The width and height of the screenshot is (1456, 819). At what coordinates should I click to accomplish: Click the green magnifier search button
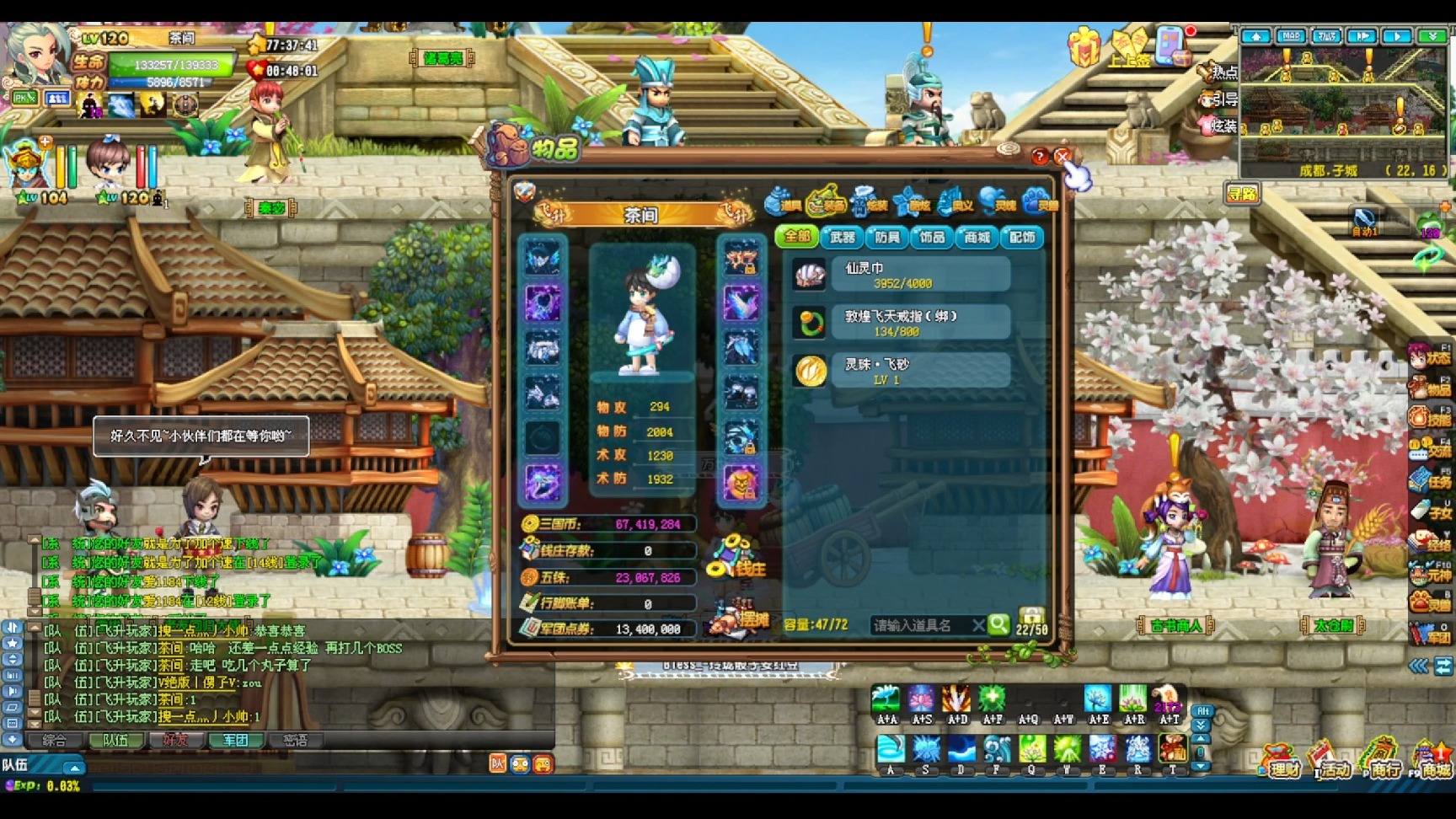coord(998,624)
